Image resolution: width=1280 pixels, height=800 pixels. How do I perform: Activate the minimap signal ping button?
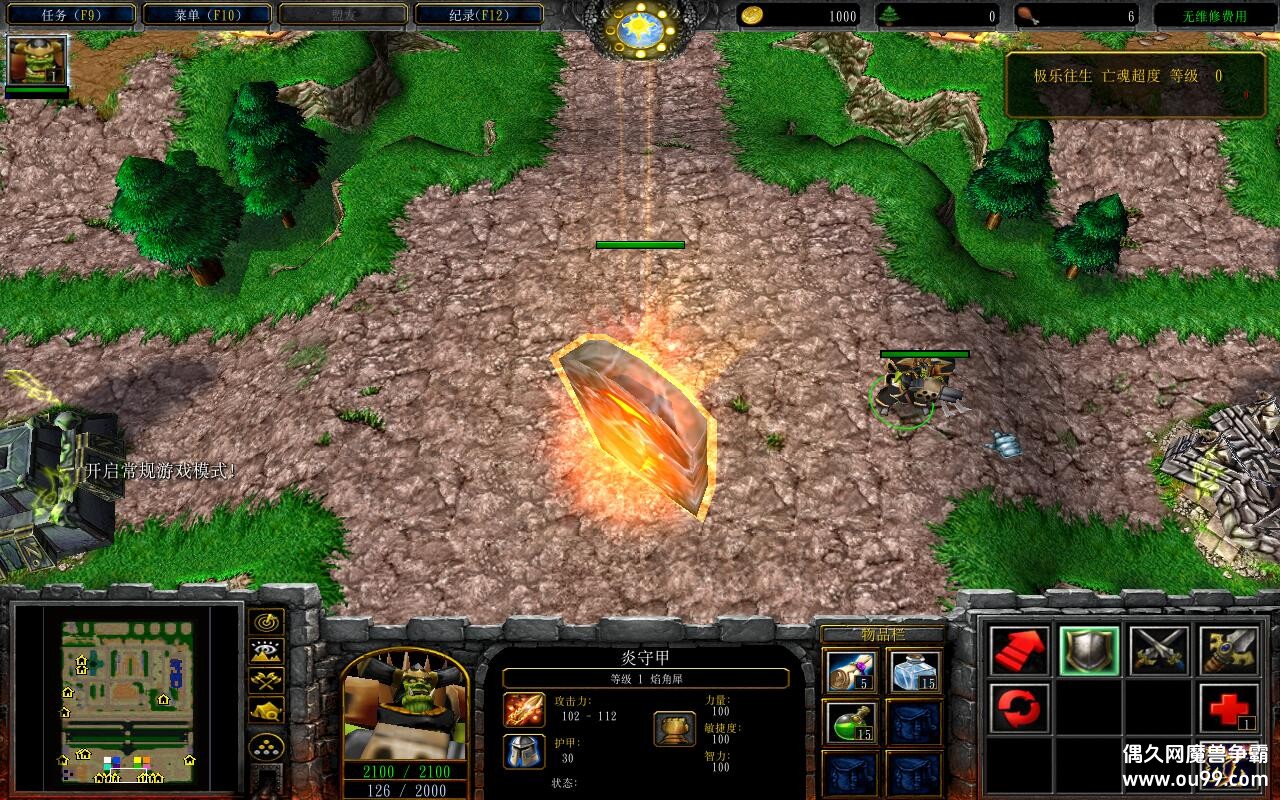coord(266,622)
